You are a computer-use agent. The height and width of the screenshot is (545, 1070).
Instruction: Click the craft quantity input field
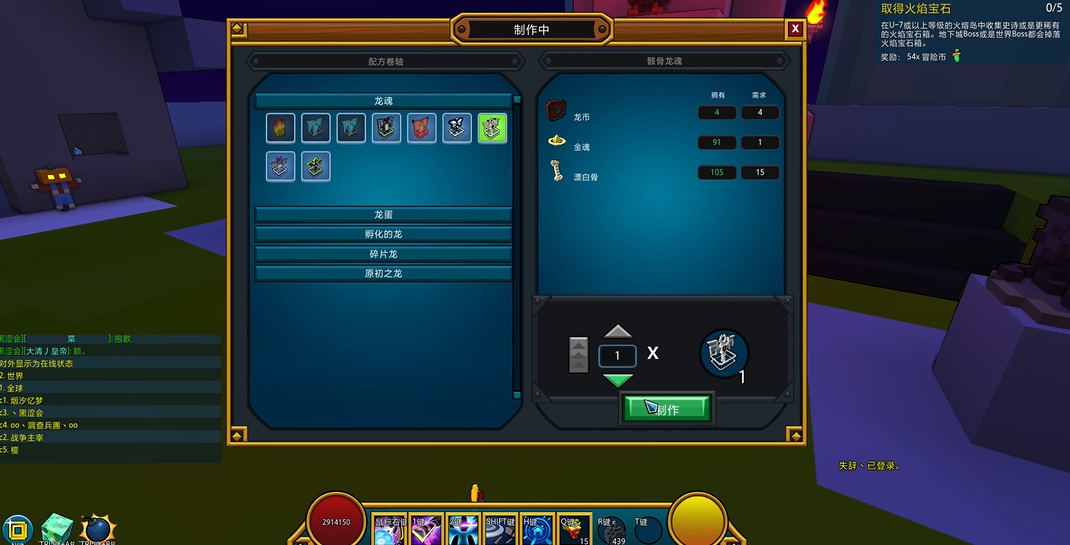tap(617, 356)
